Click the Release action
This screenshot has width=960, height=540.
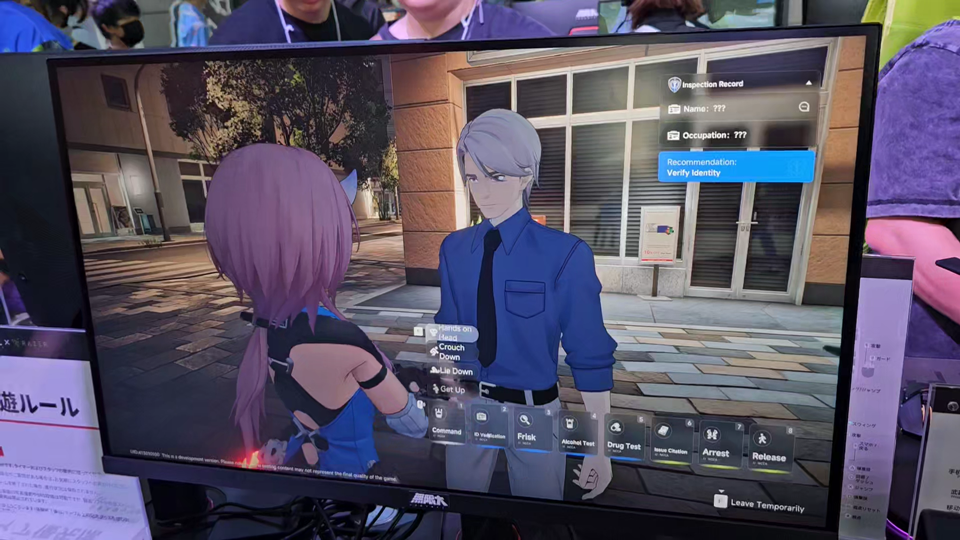coord(768,451)
